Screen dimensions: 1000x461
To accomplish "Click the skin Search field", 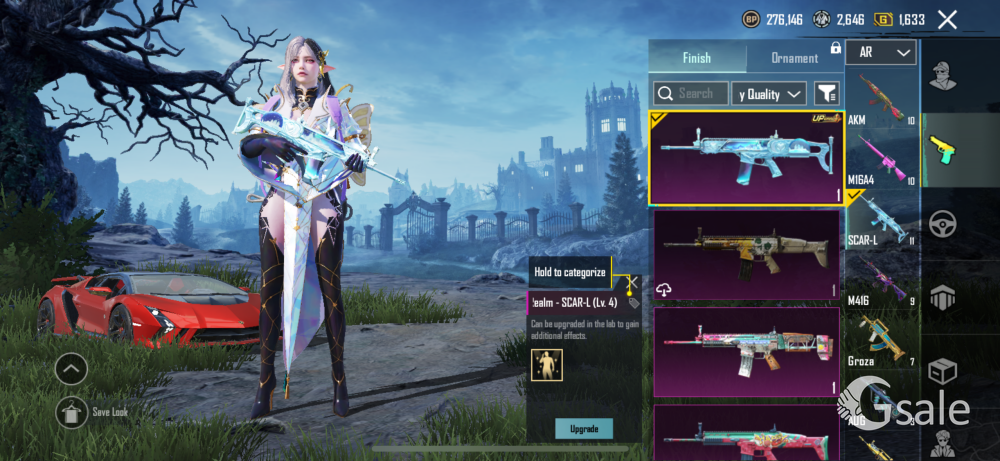I will (x=690, y=94).
